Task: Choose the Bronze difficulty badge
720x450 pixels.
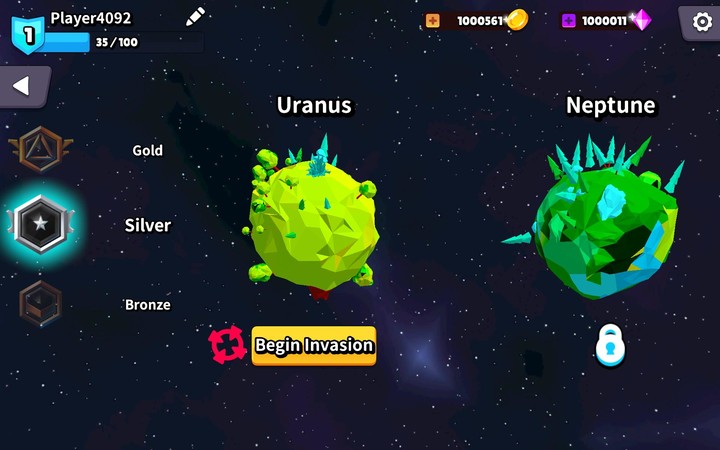Action: point(40,304)
